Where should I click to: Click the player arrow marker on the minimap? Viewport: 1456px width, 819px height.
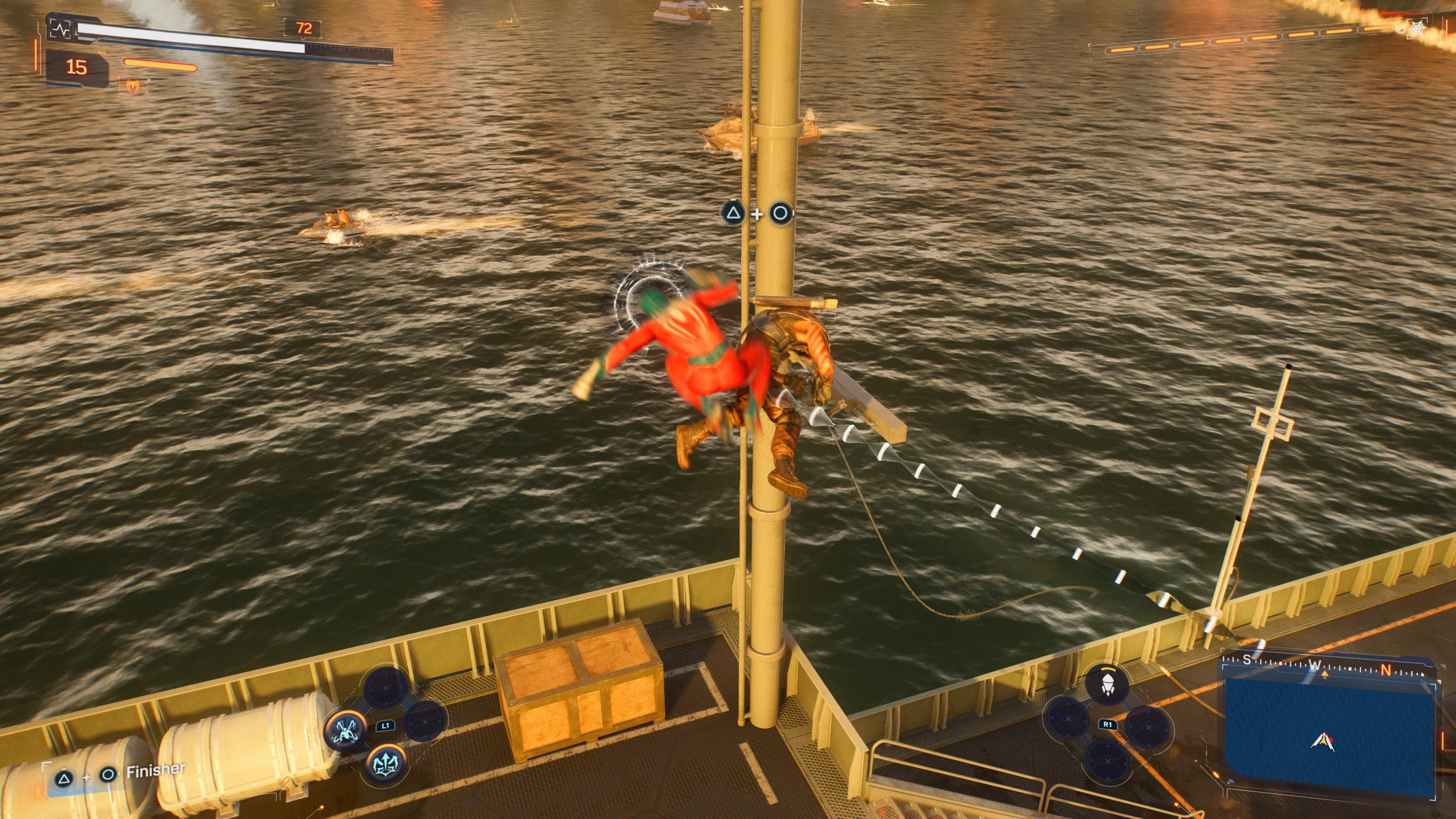click(1323, 742)
